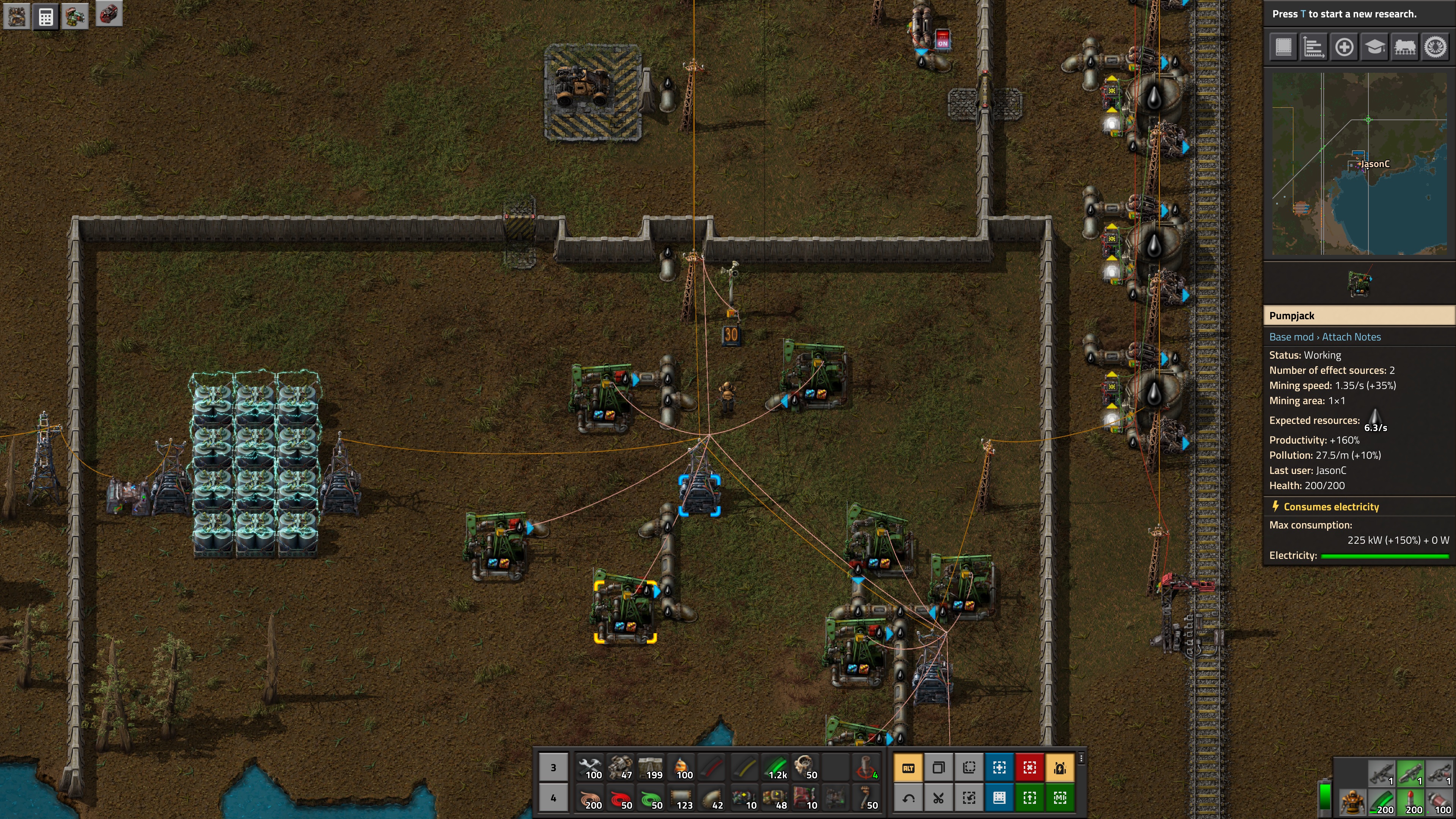
Task: Open bonuses via the plus-circle button
Action: [x=1343, y=47]
